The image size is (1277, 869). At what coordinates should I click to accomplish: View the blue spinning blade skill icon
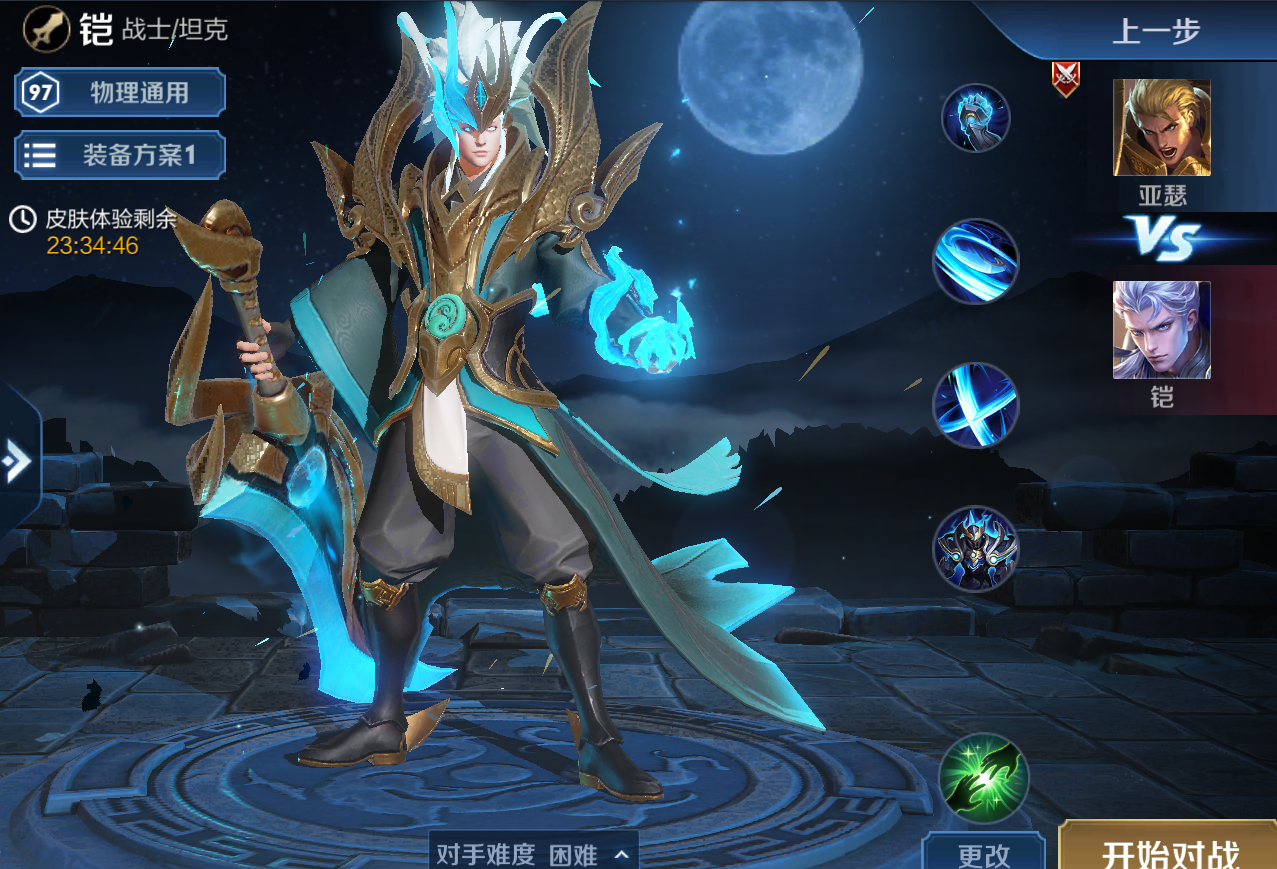[975, 261]
